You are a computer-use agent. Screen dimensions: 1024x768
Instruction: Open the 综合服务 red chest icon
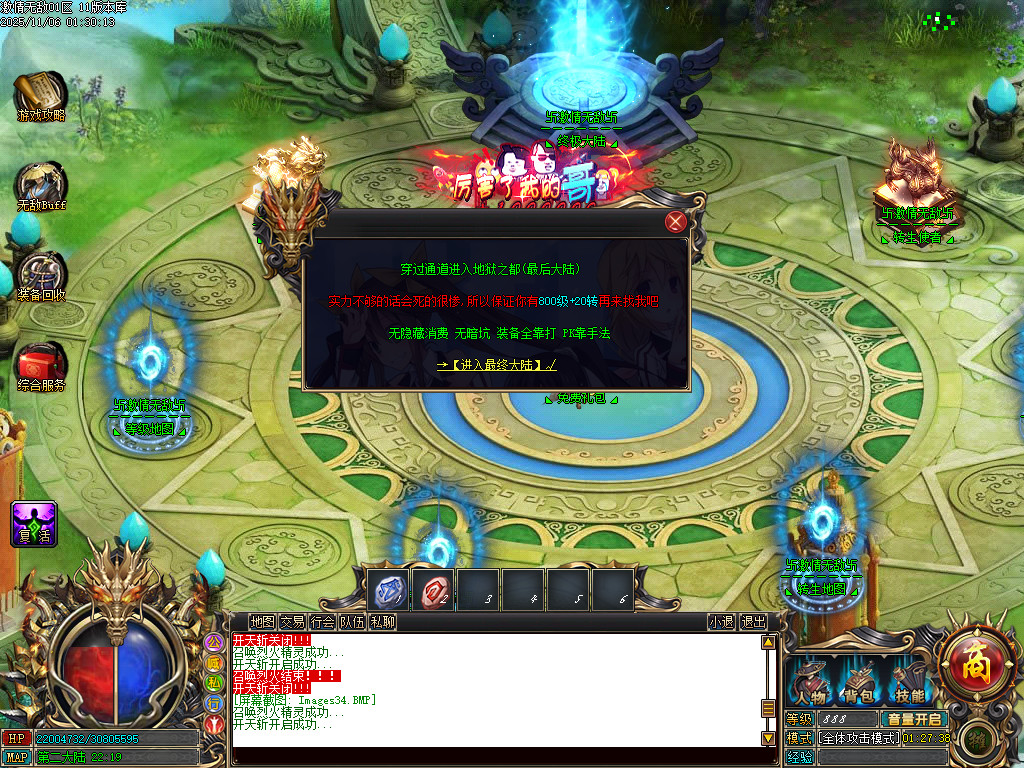[41, 366]
